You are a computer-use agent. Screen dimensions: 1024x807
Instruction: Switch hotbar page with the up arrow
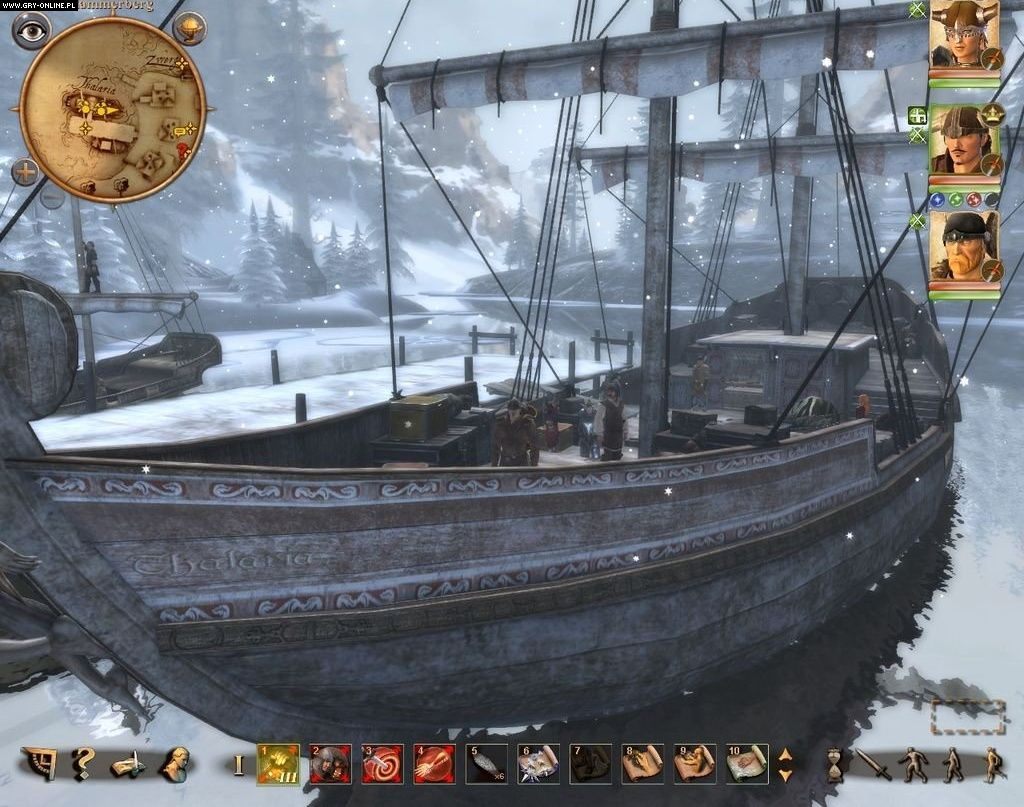pyautogui.click(x=785, y=754)
